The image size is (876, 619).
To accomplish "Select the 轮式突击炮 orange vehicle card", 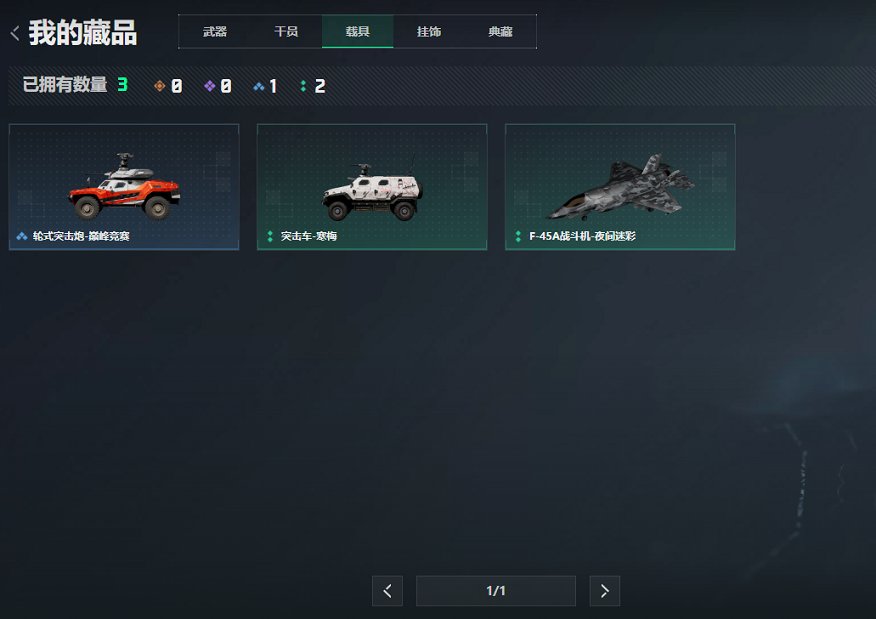I will point(124,187).
